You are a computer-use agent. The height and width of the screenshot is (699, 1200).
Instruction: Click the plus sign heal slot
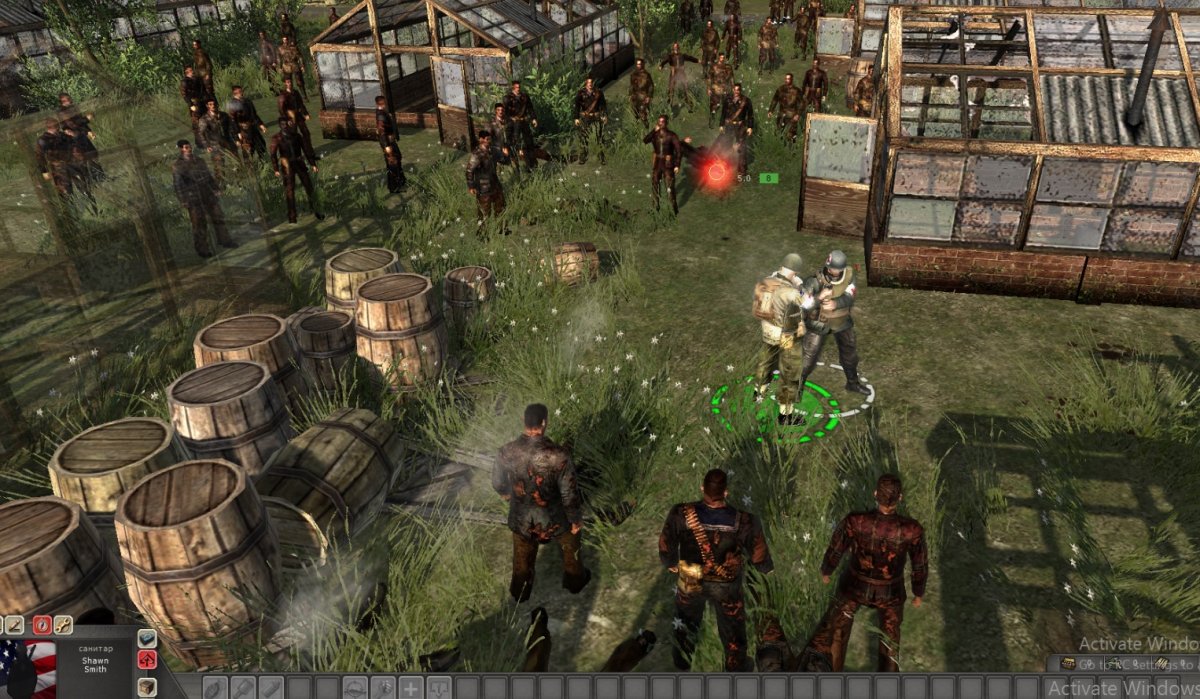click(411, 688)
